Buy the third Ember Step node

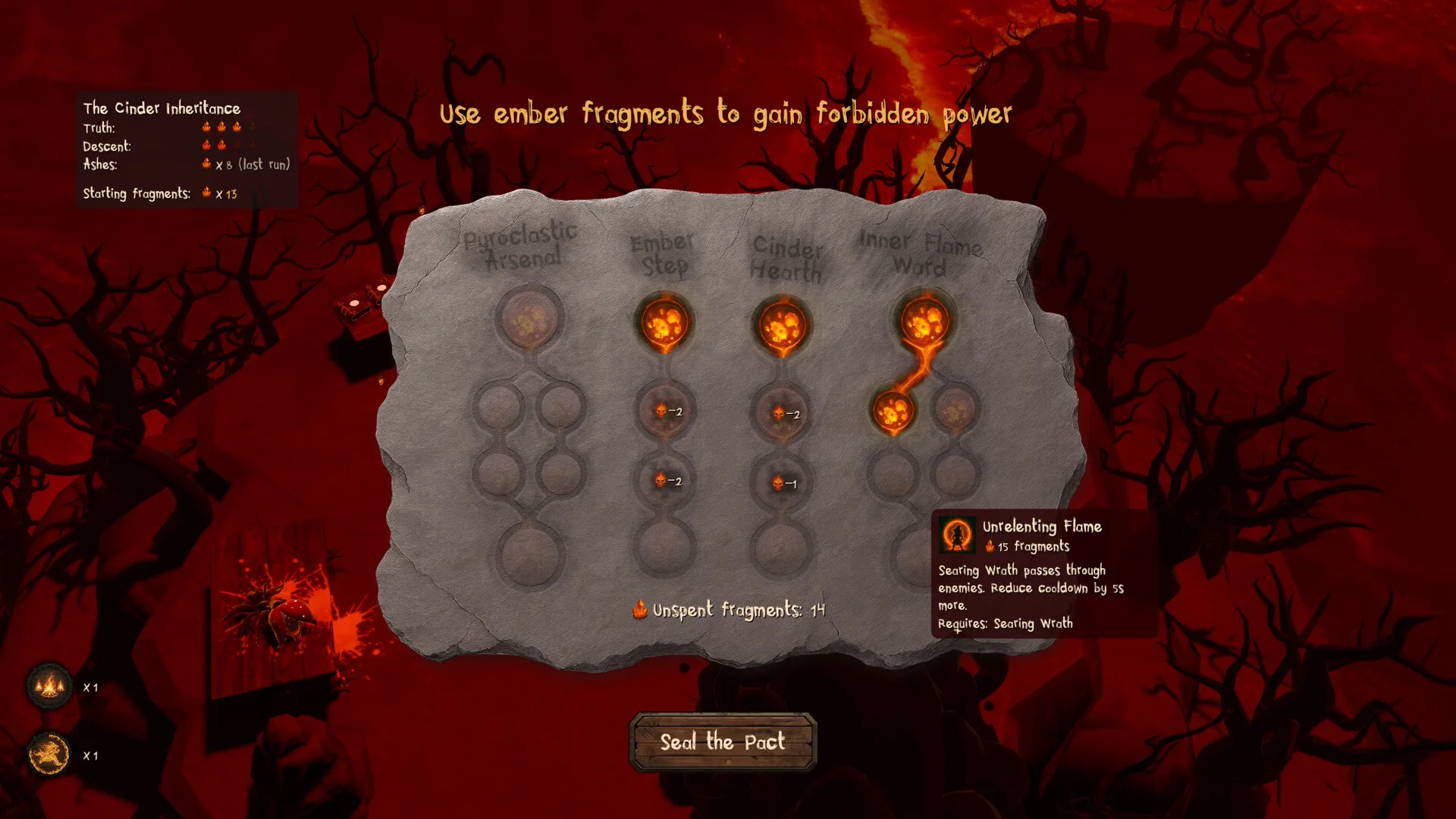[x=664, y=481]
